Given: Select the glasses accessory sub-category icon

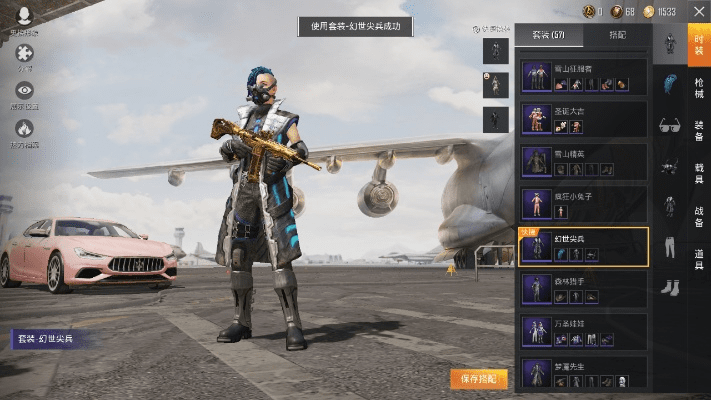Looking at the screenshot, I should pyautogui.click(x=668, y=126).
